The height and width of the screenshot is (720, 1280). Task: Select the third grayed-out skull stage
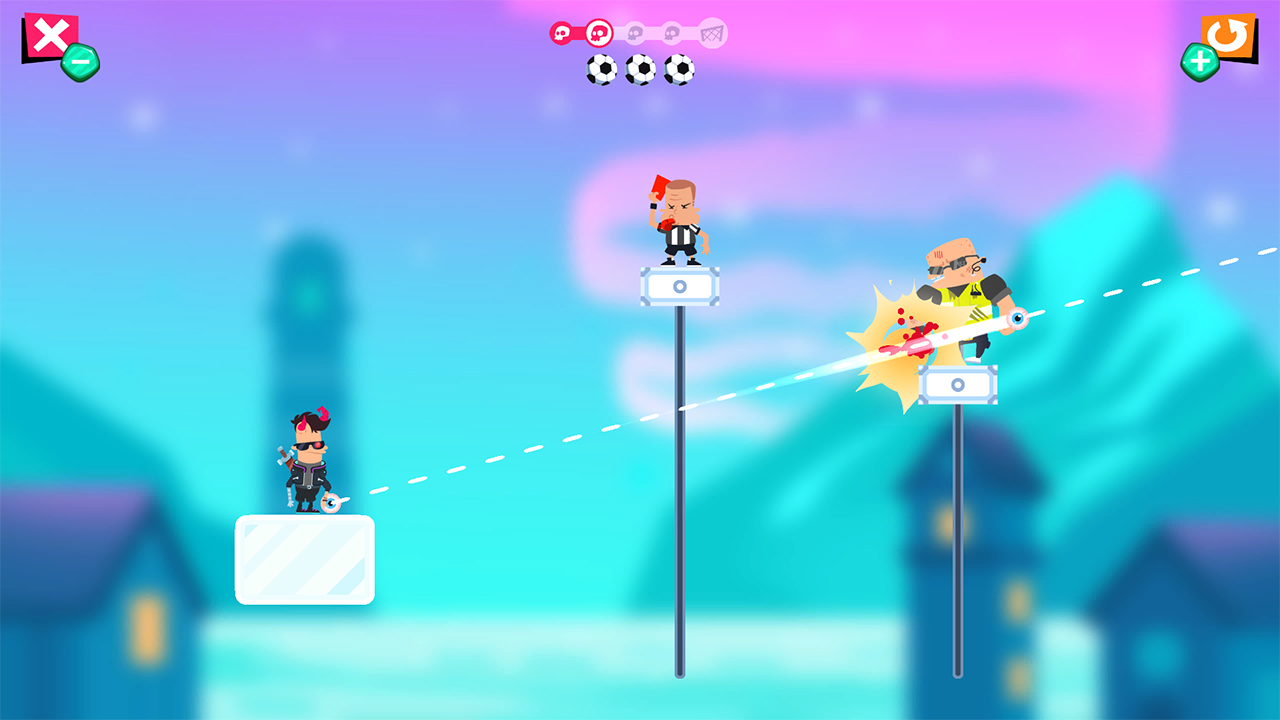pyautogui.click(x=636, y=32)
